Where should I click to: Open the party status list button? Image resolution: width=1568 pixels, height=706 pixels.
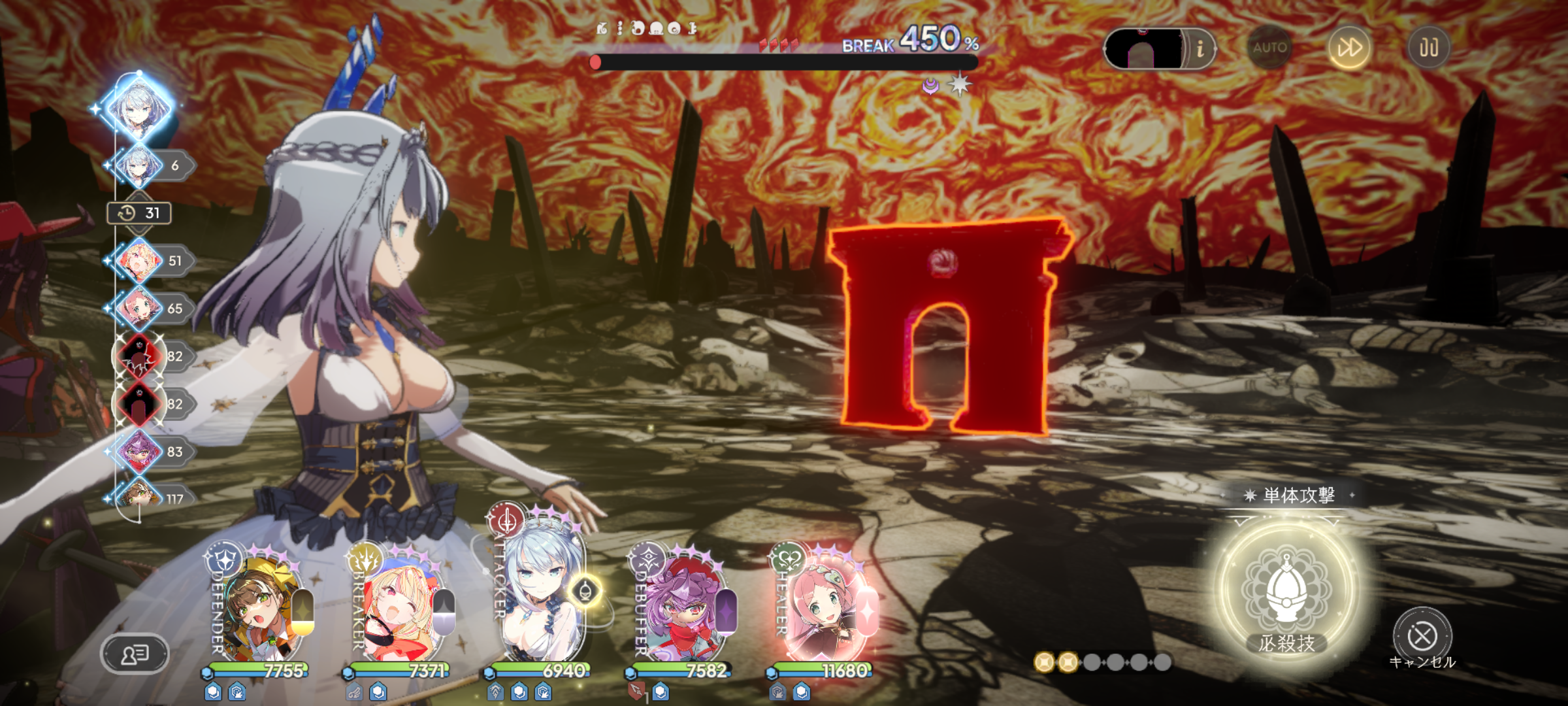(x=135, y=653)
